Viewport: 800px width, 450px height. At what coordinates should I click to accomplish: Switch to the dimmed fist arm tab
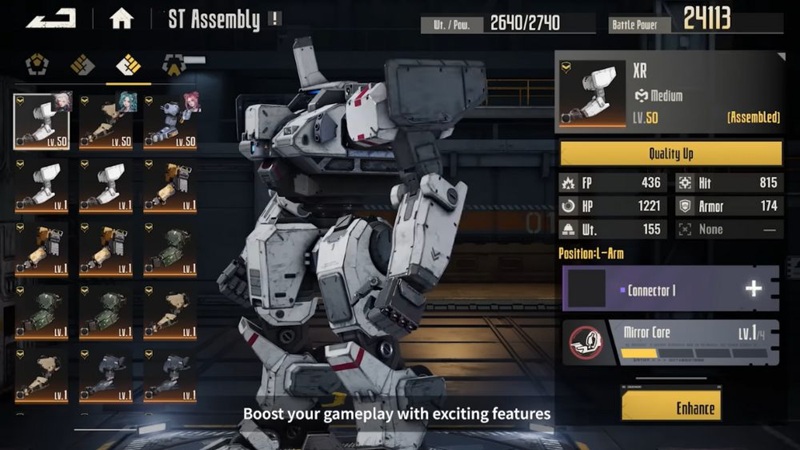click(83, 66)
